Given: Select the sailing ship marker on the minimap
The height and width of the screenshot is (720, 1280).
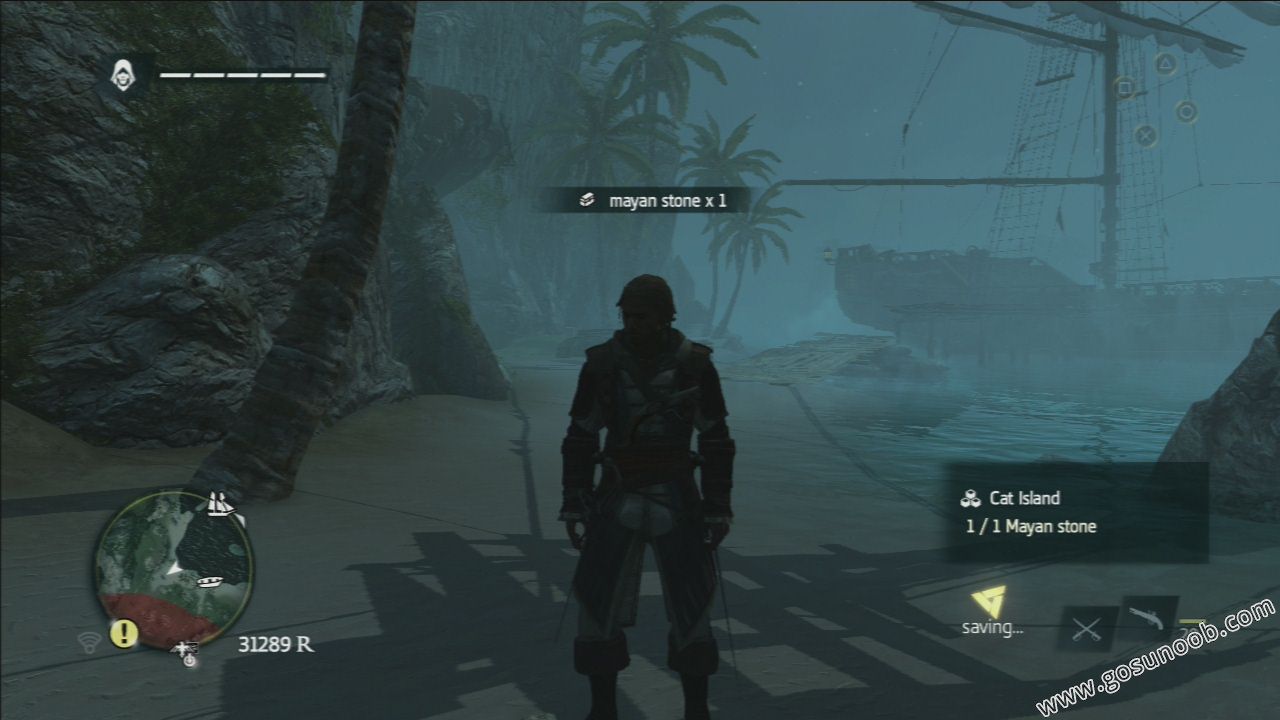Looking at the screenshot, I should [x=221, y=504].
